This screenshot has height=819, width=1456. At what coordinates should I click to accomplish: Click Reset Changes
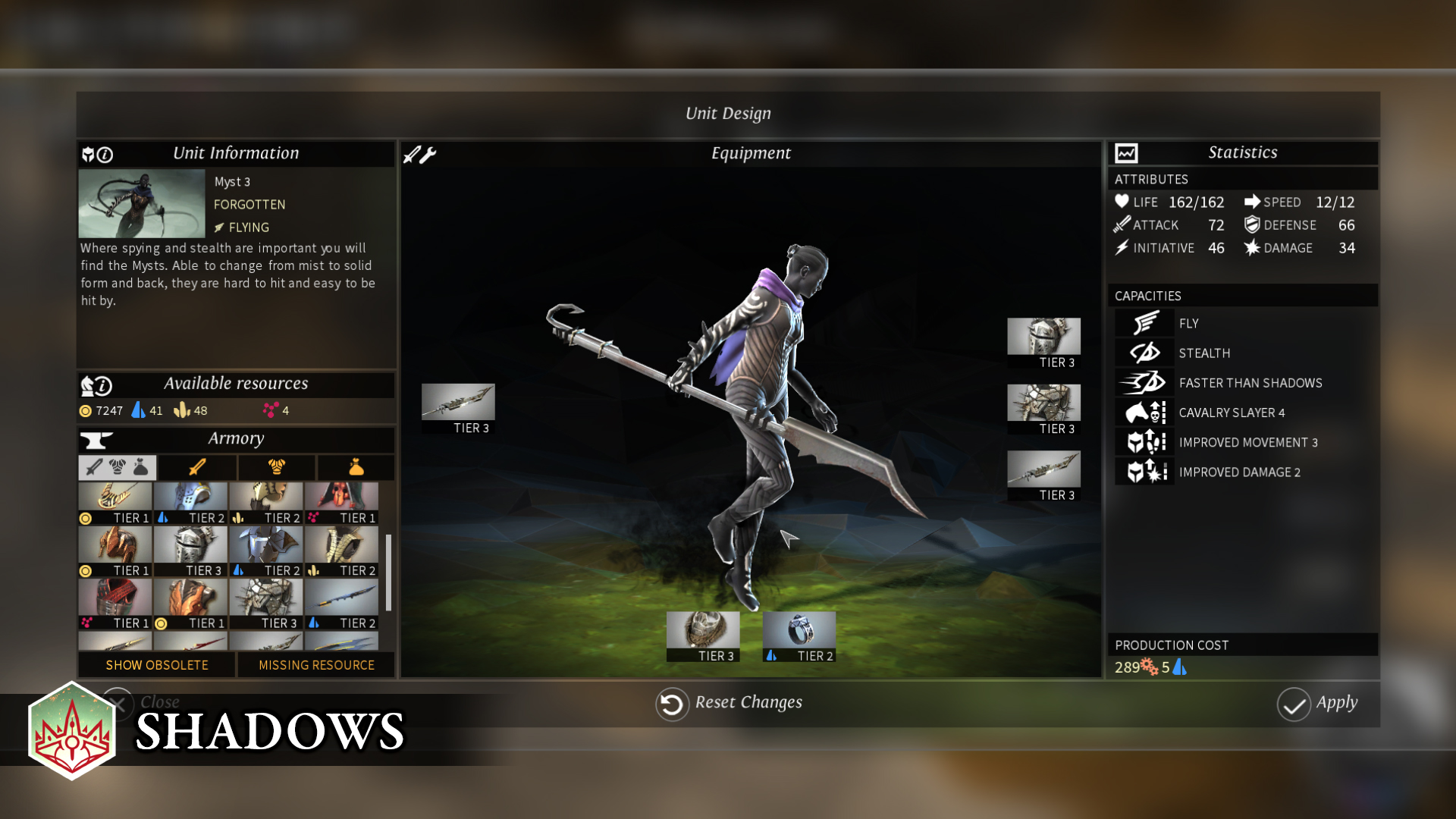[x=728, y=703]
